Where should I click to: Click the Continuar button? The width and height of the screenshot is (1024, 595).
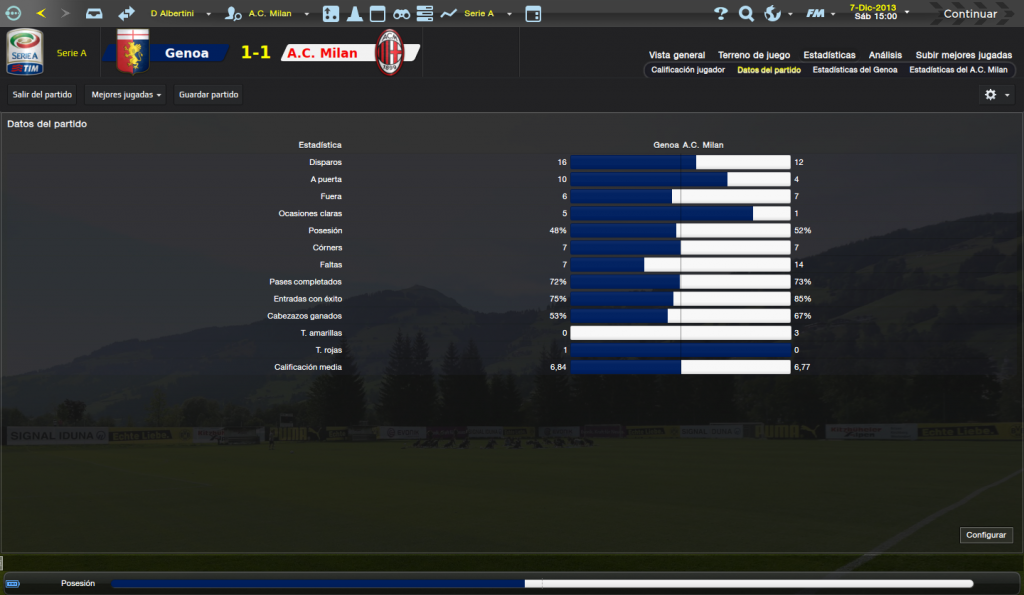tap(969, 14)
